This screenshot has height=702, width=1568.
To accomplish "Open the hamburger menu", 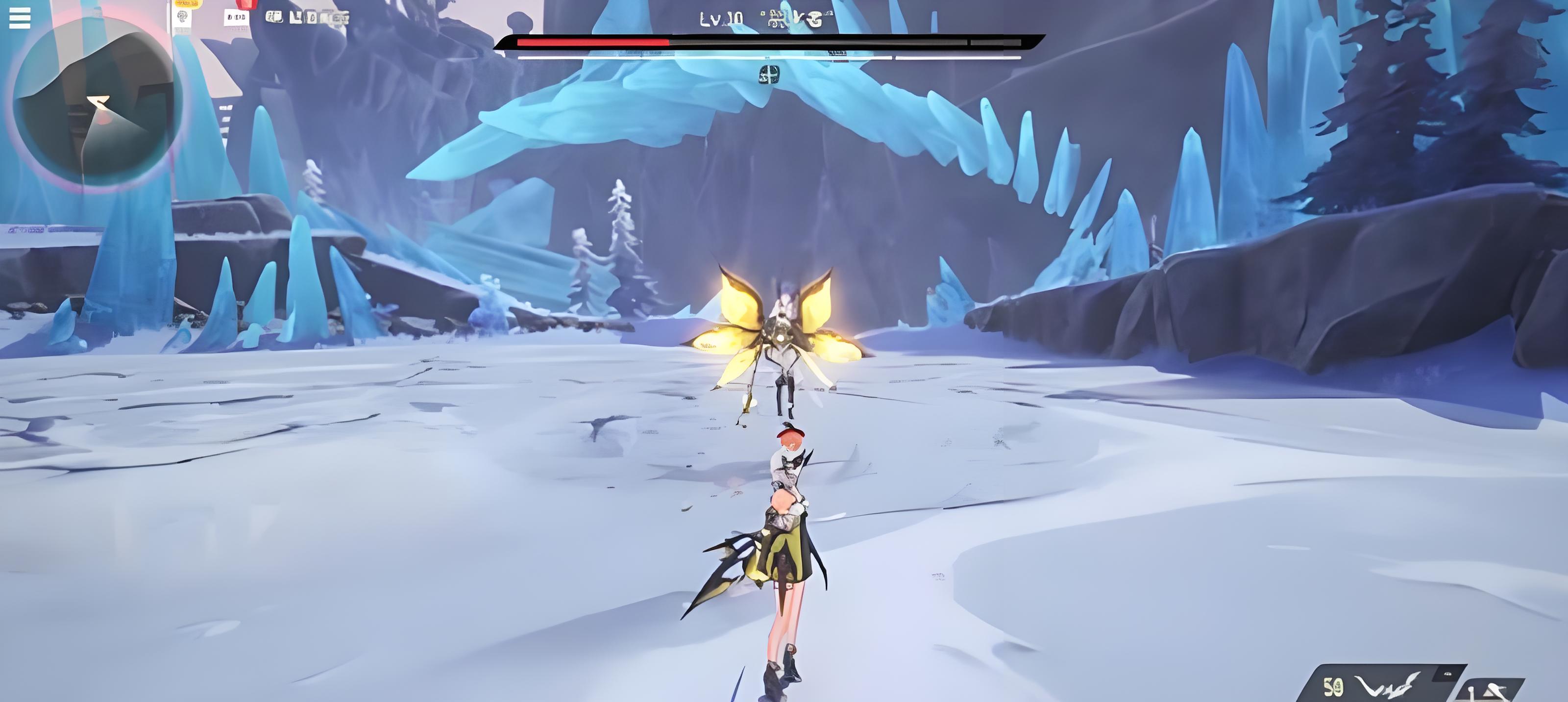I will click(20, 18).
